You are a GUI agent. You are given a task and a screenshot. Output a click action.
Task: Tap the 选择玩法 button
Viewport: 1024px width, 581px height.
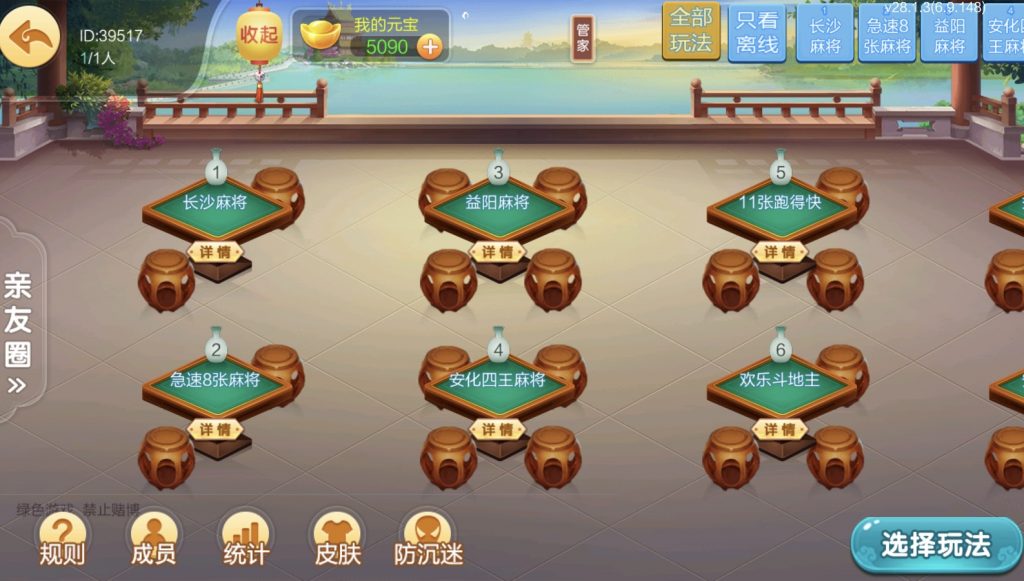pos(936,545)
